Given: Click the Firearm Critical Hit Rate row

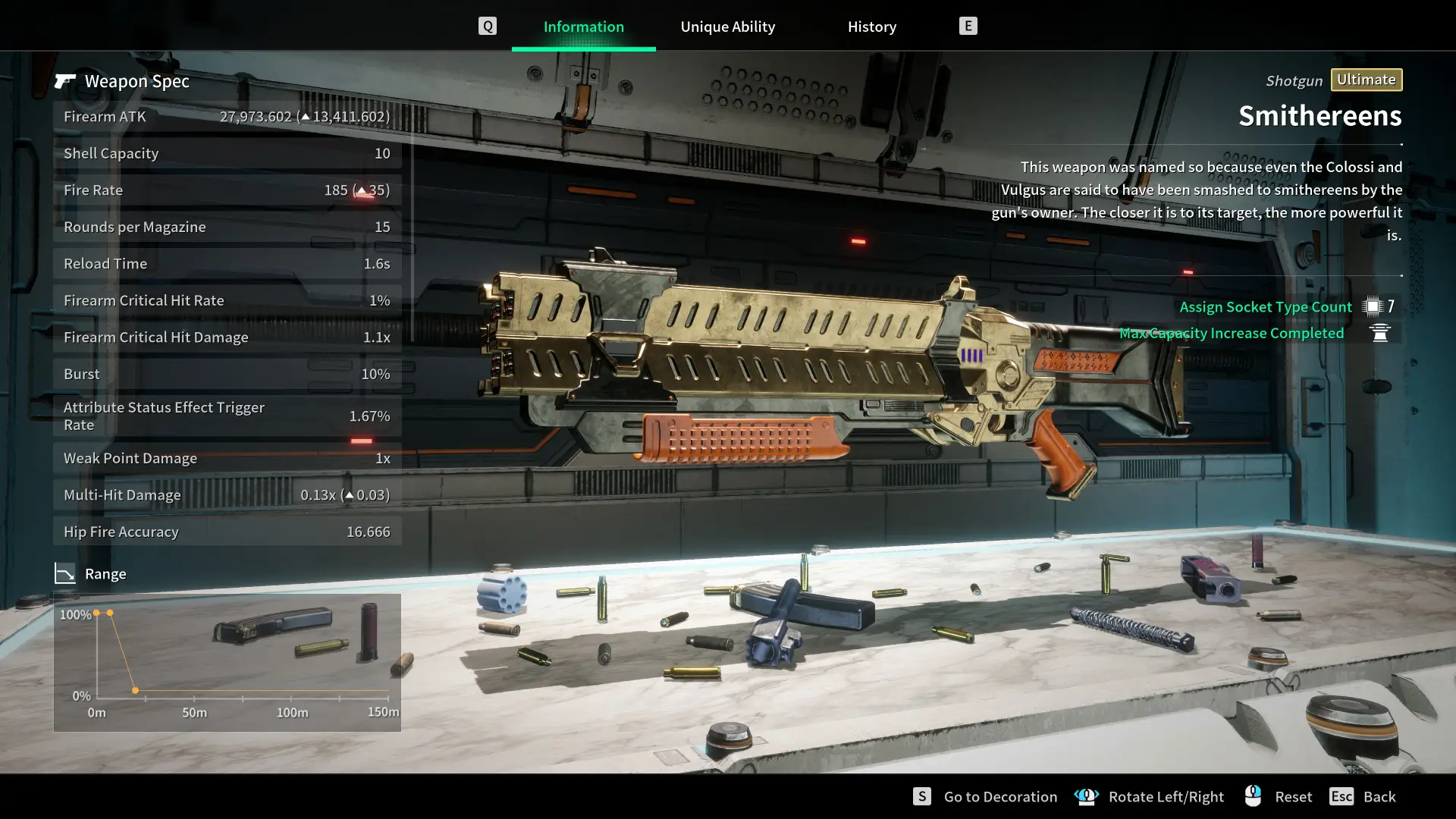Looking at the screenshot, I should 227,300.
